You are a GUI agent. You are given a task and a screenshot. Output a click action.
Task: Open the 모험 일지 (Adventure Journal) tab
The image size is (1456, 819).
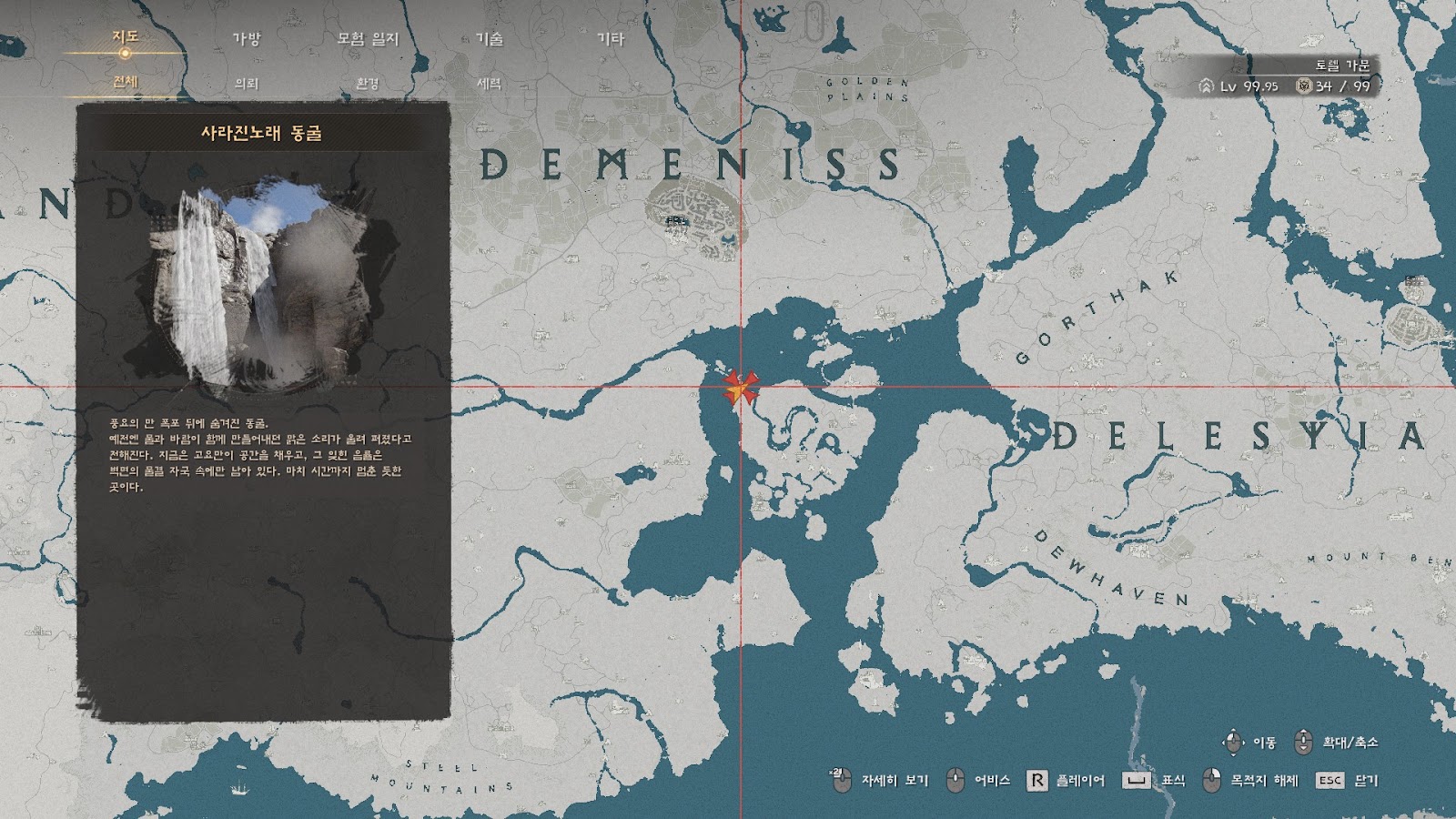[368, 38]
